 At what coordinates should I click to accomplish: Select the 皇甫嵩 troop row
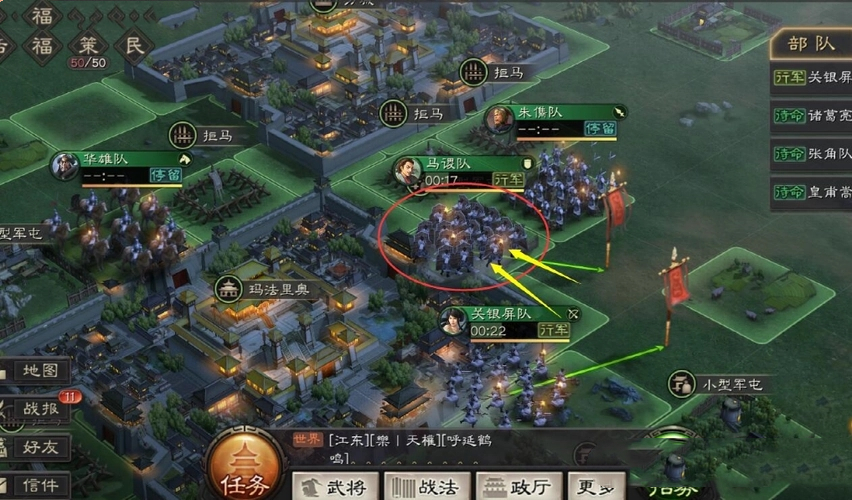(x=812, y=191)
